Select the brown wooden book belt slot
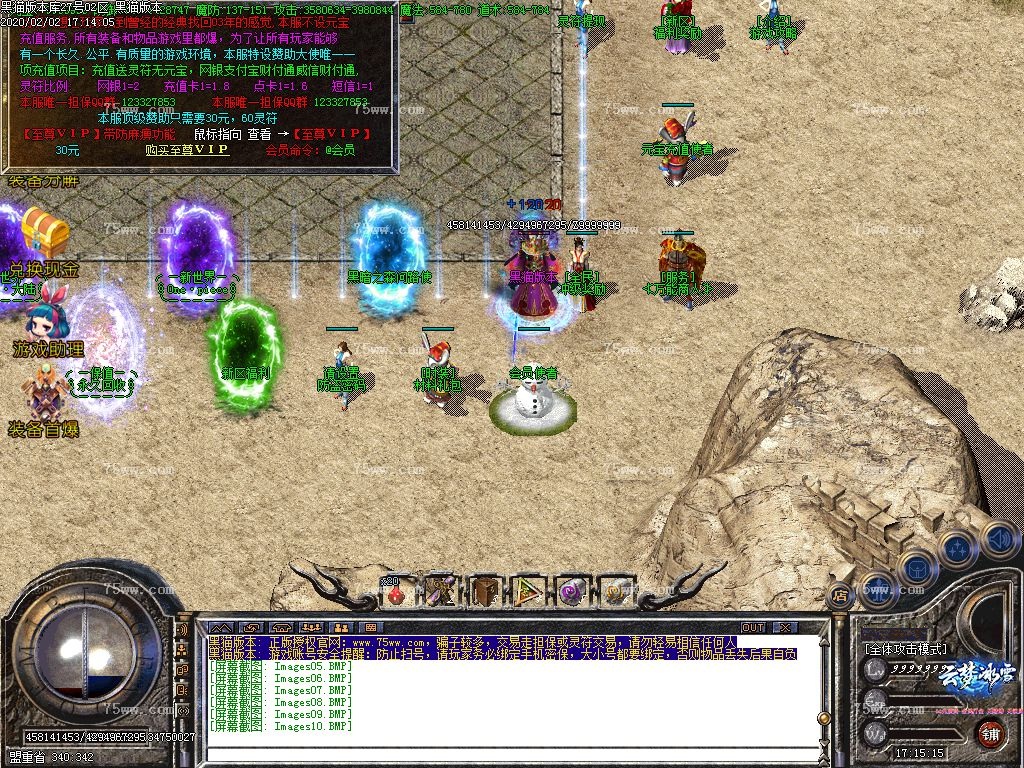The width and height of the screenshot is (1024, 768). tap(485, 592)
